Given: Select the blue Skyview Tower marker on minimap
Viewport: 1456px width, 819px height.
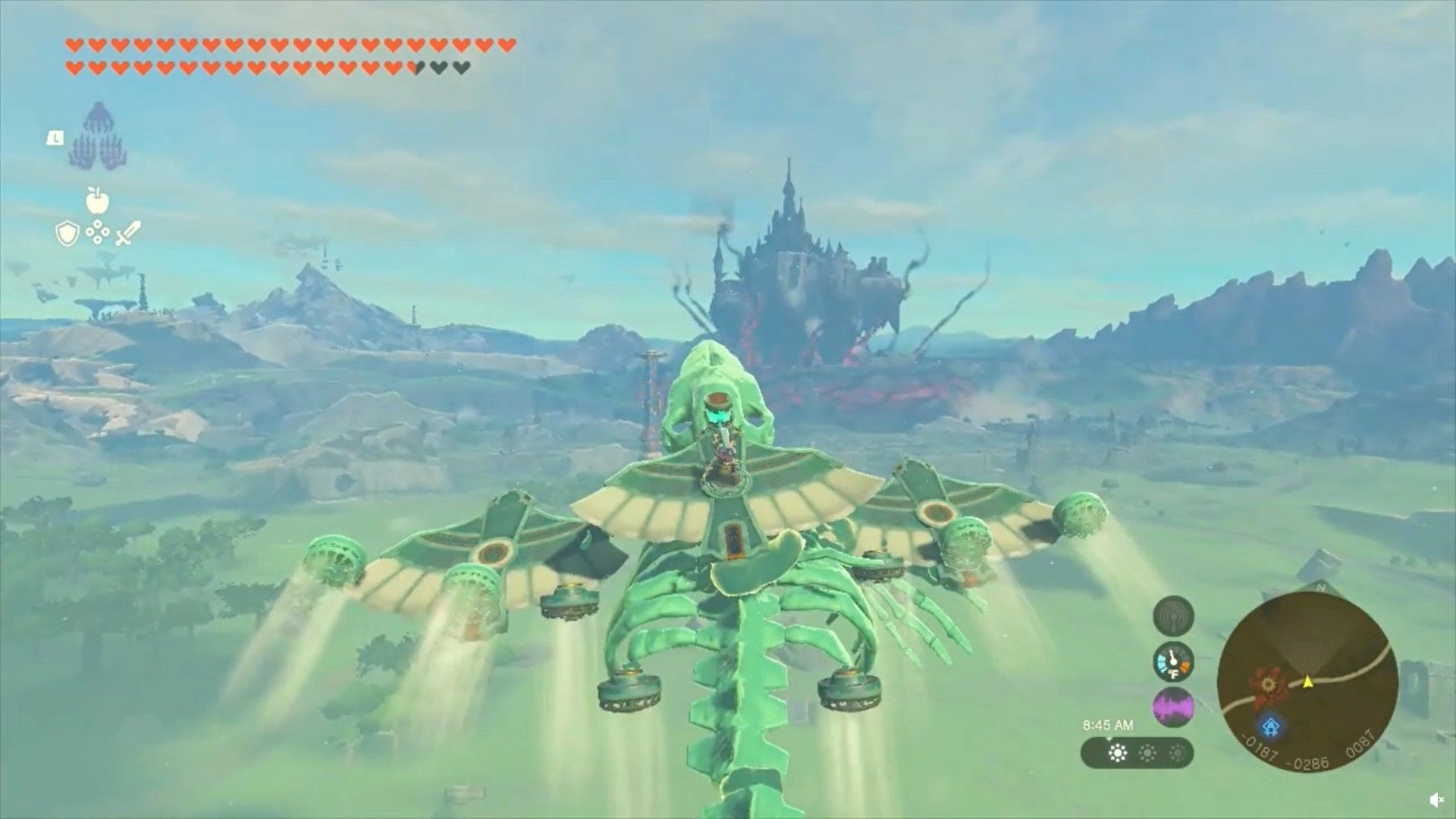Looking at the screenshot, I should click(1271, 726).
